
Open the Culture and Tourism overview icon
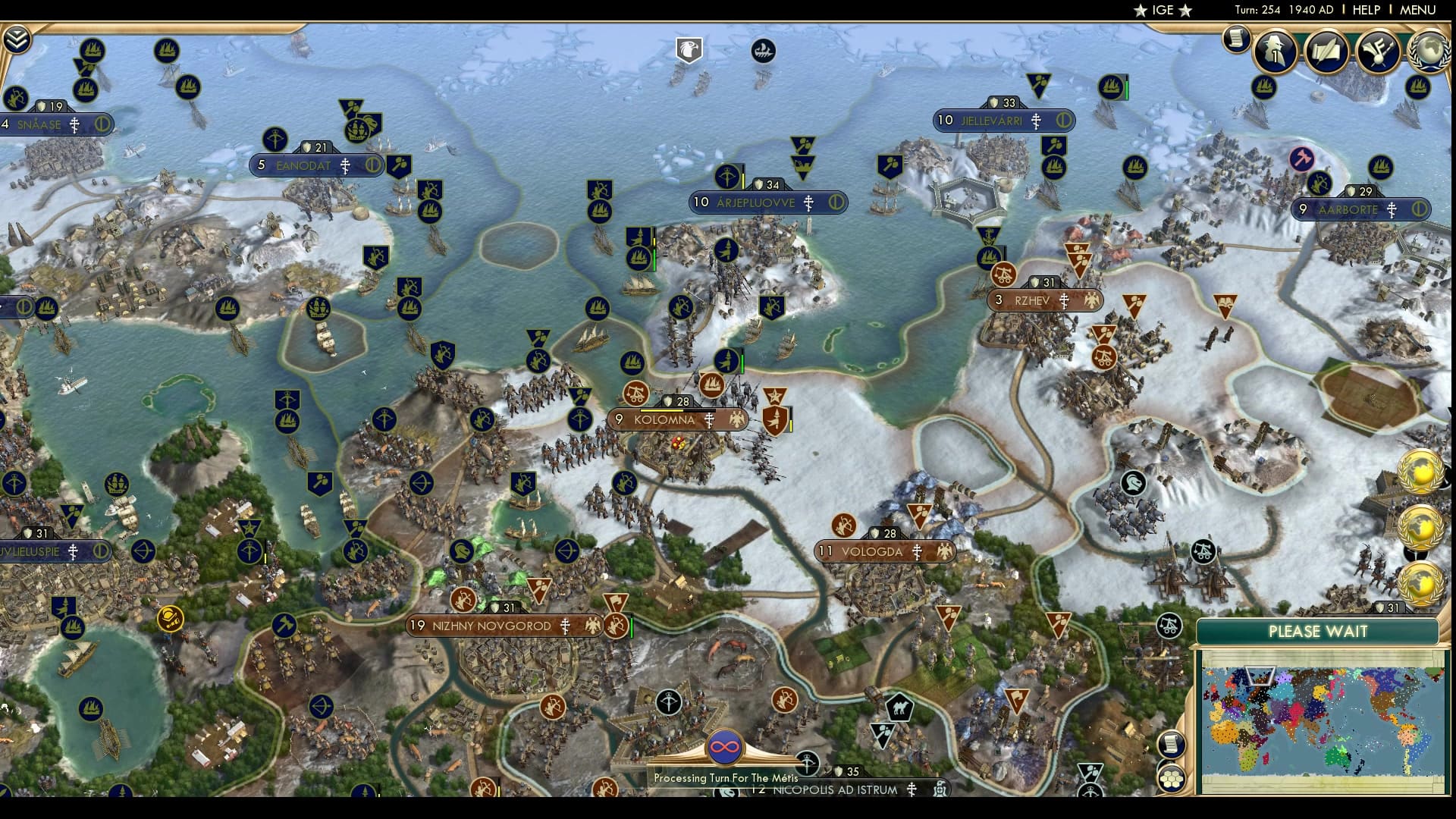1379,49
